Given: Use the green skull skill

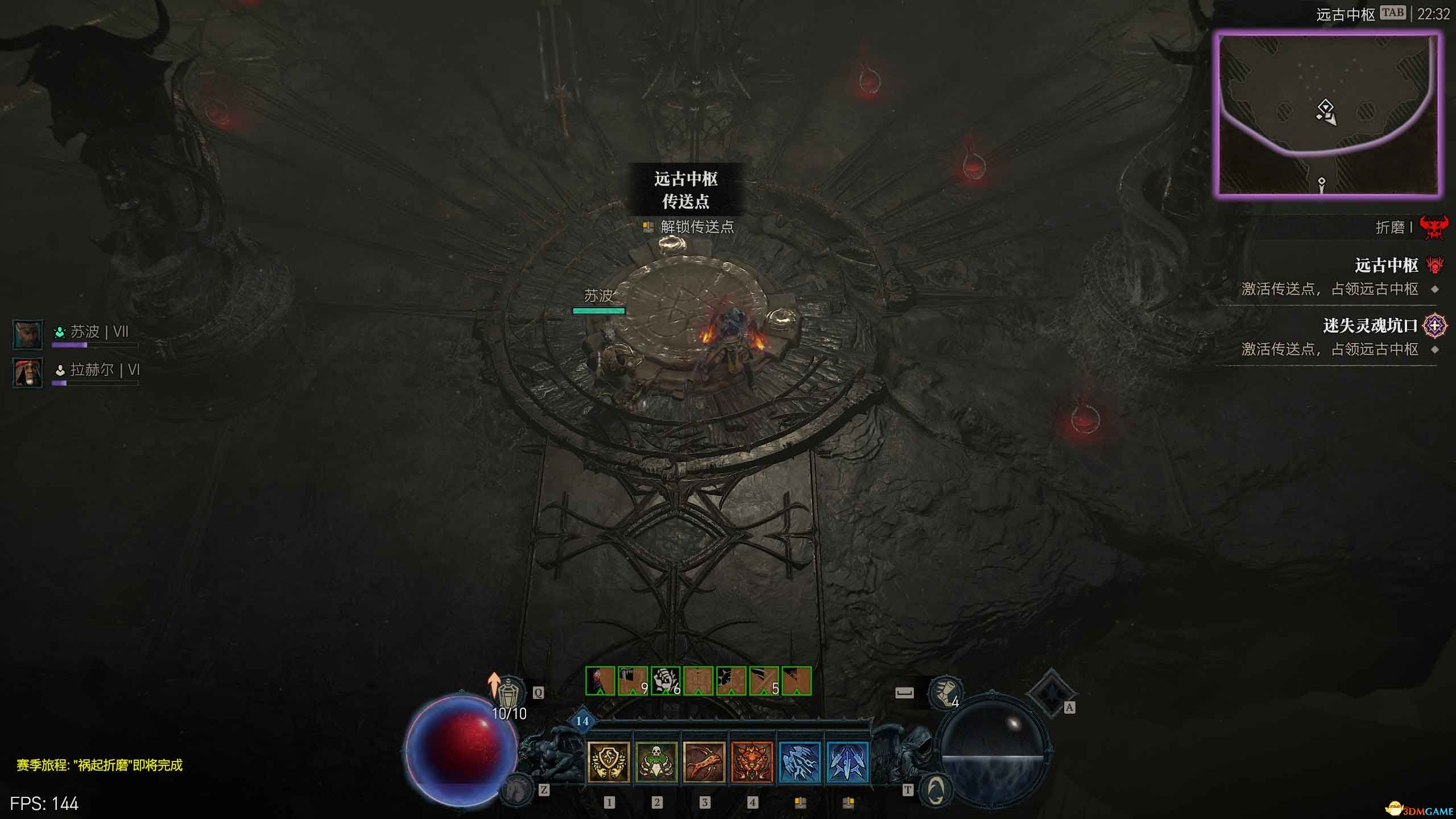Looking at the screenshot, I should coord(656,762).
